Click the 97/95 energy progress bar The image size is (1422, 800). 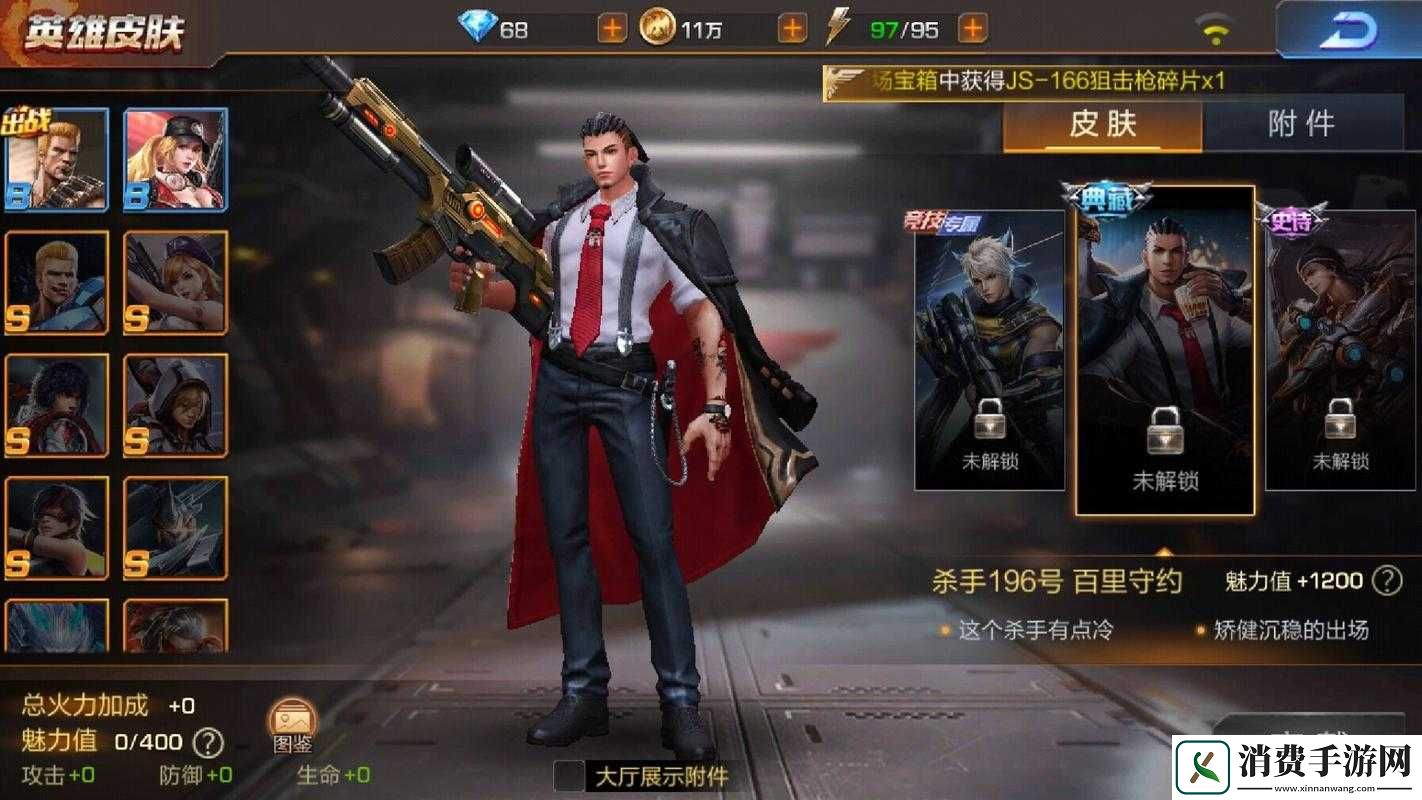(904, 27)
